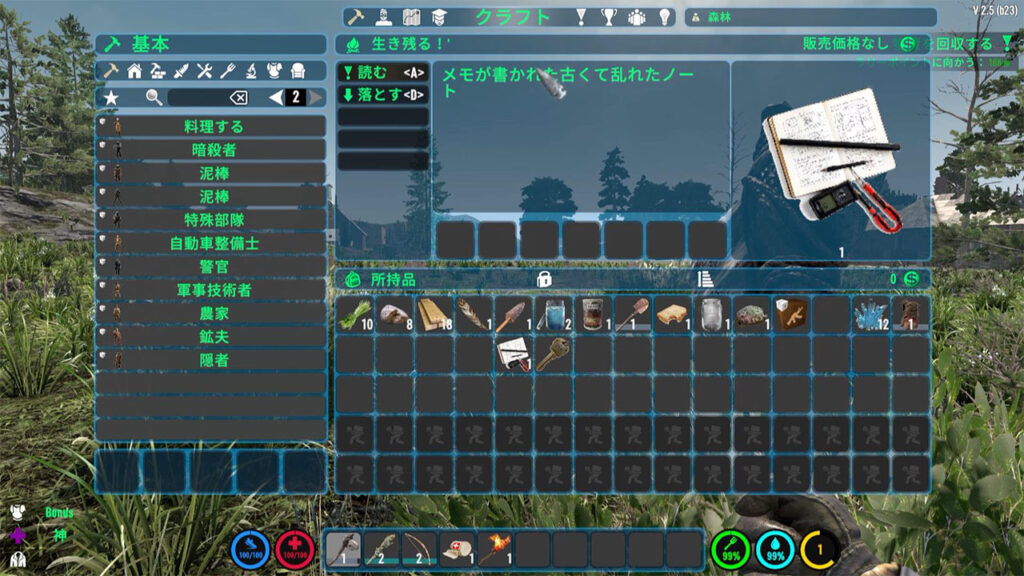
Task: Click the 読む (Read) action button
Action: pyautogui.click(x=383, y=72)
